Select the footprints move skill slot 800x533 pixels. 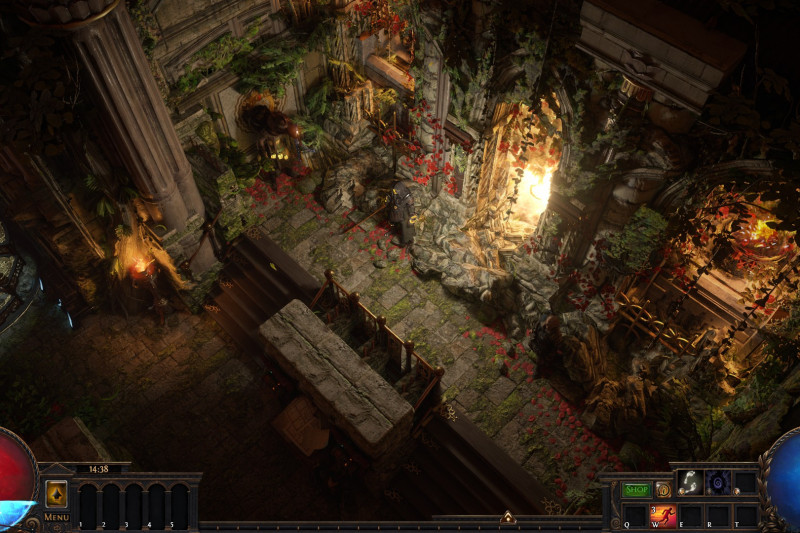tap(690, 482)
